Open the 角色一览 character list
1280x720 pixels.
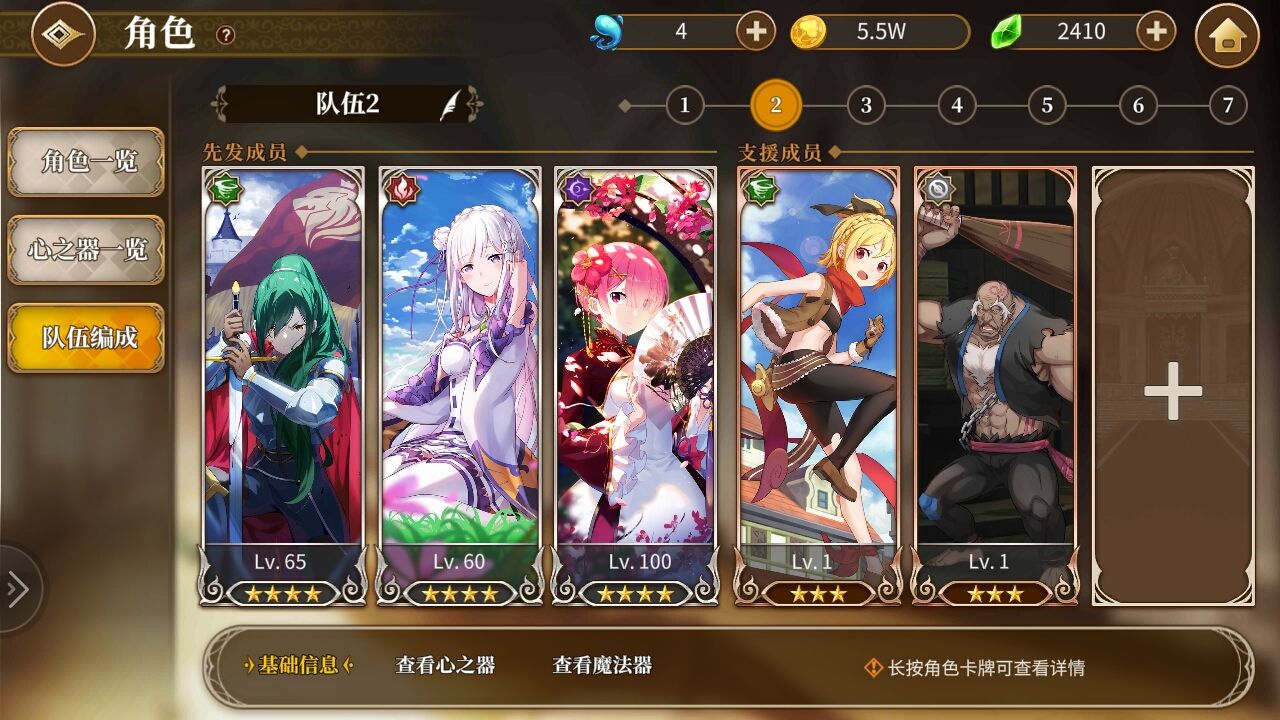(87, 161)
